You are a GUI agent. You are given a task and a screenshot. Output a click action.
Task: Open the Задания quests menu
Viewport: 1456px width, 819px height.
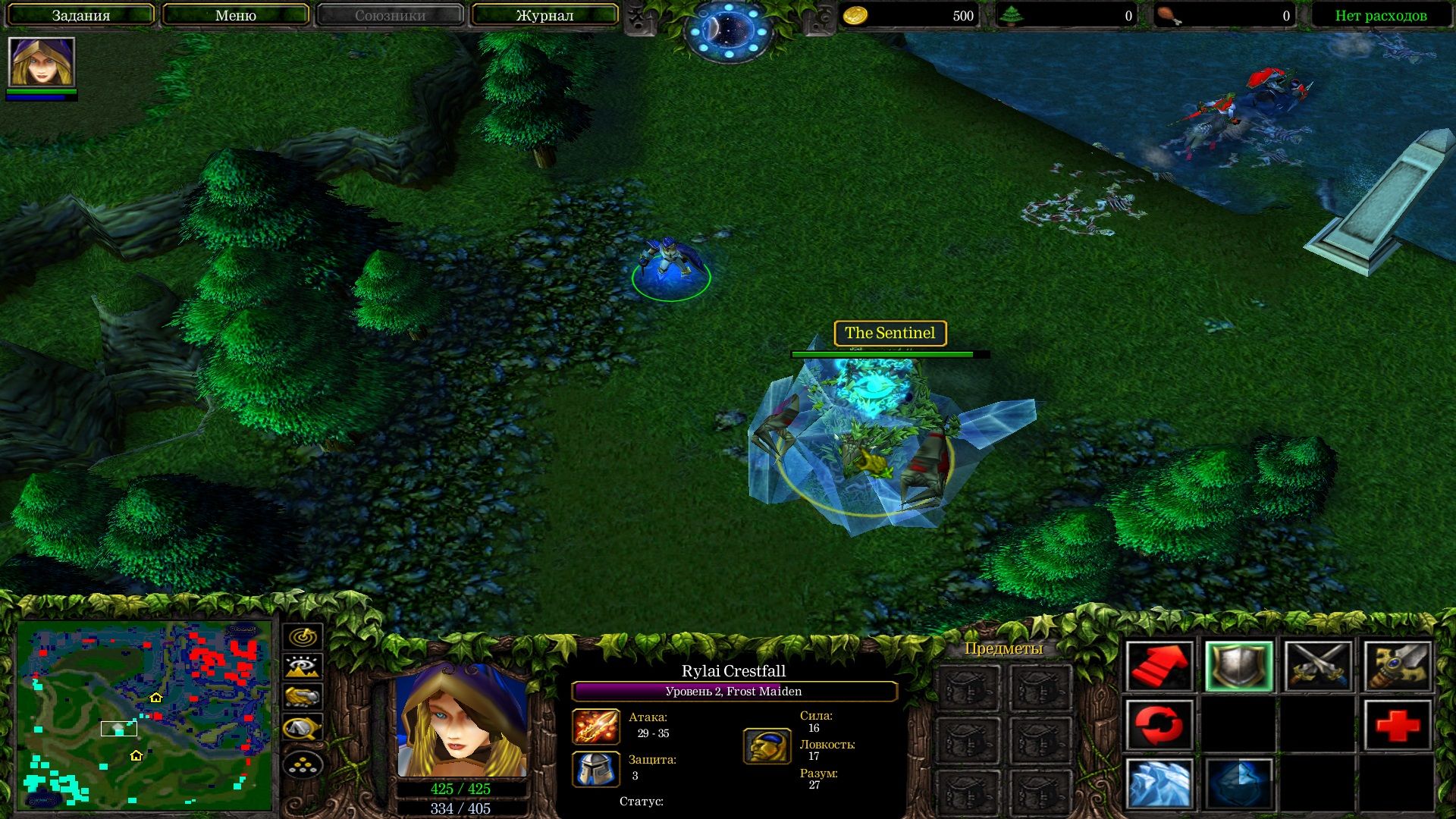[81, 15]
